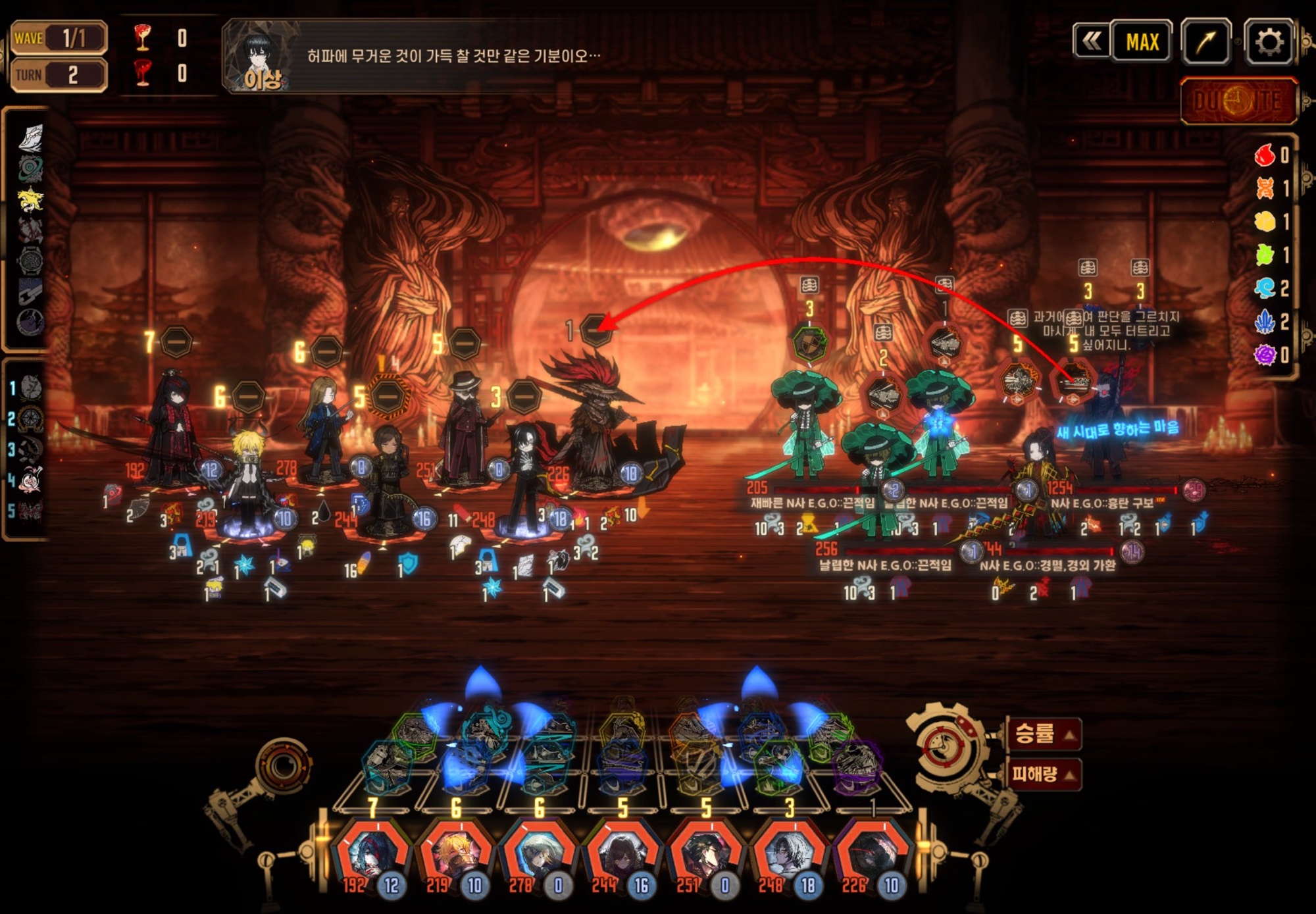Toggle the MAX speed button
The image size is (1316, 914).
(1142, 42)
